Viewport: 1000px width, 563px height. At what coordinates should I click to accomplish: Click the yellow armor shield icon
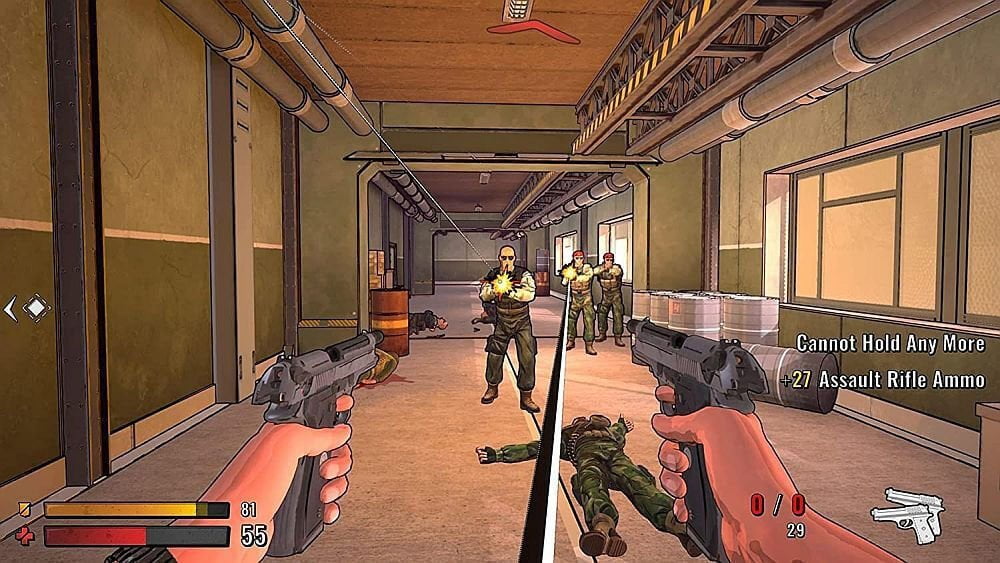tap(25, 510)
